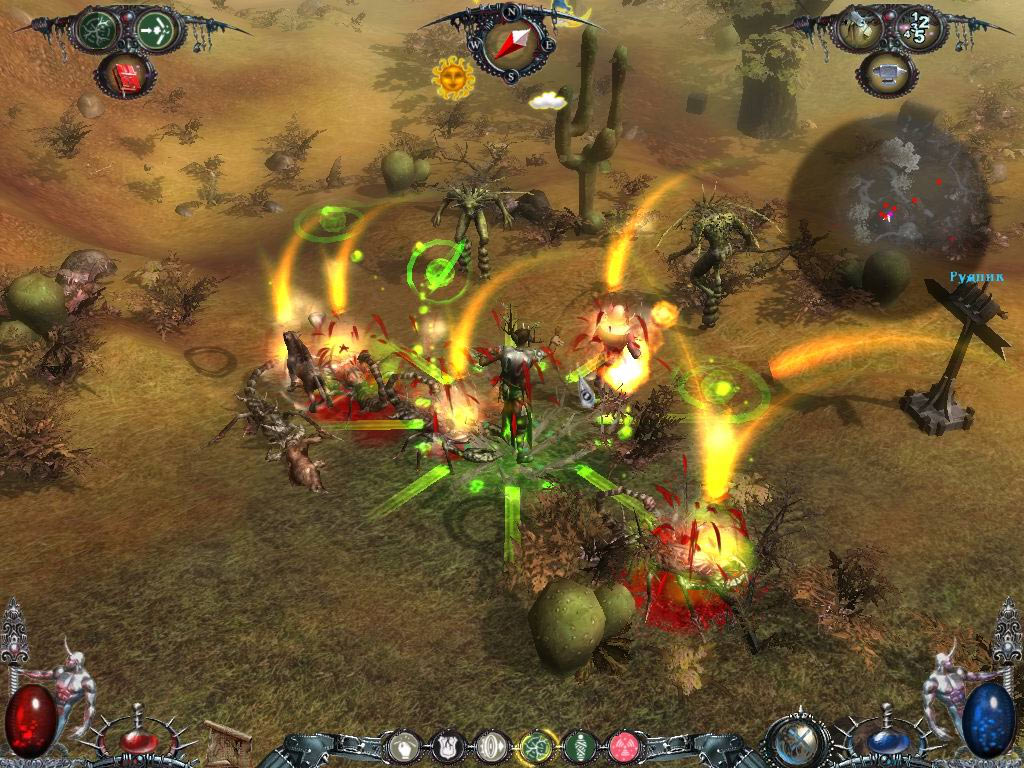This screenshot has height=768, width=1024.
Task: Click the wooden crate icon in bottom bar
Action: point(228,743)
